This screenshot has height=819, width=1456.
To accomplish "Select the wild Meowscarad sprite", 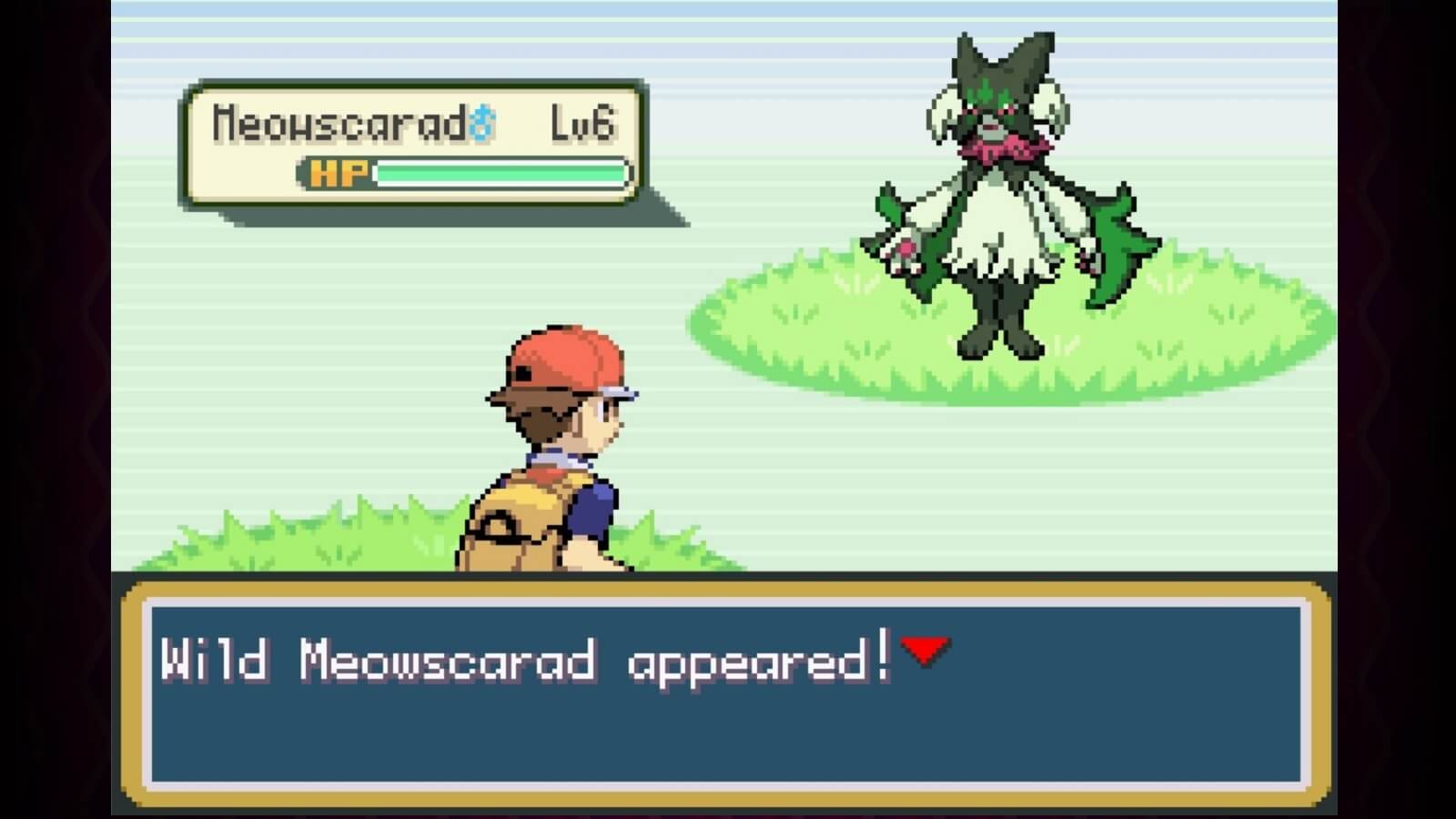I will [x=1001, y=182].
